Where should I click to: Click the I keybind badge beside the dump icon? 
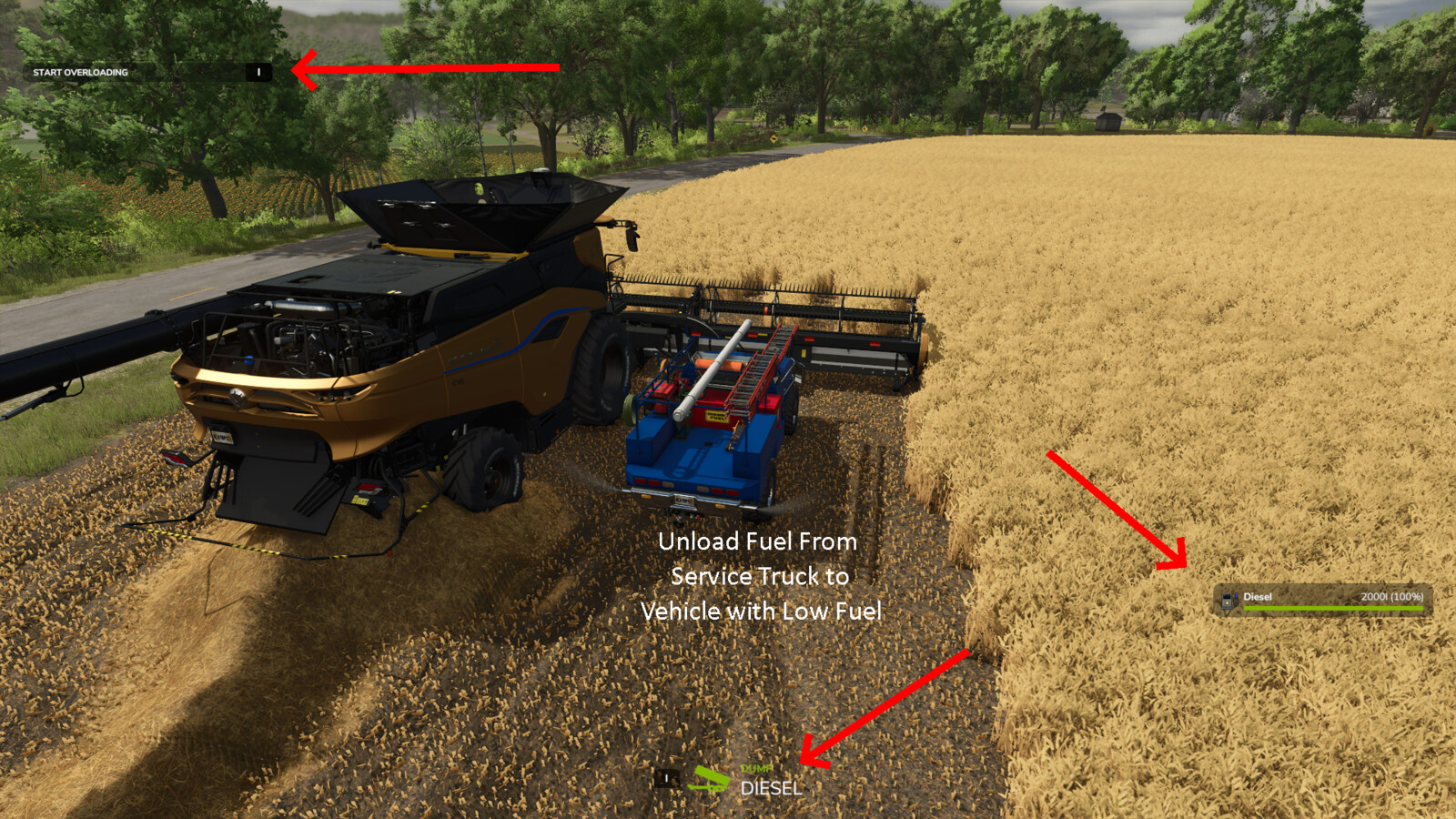pos(666,778)
